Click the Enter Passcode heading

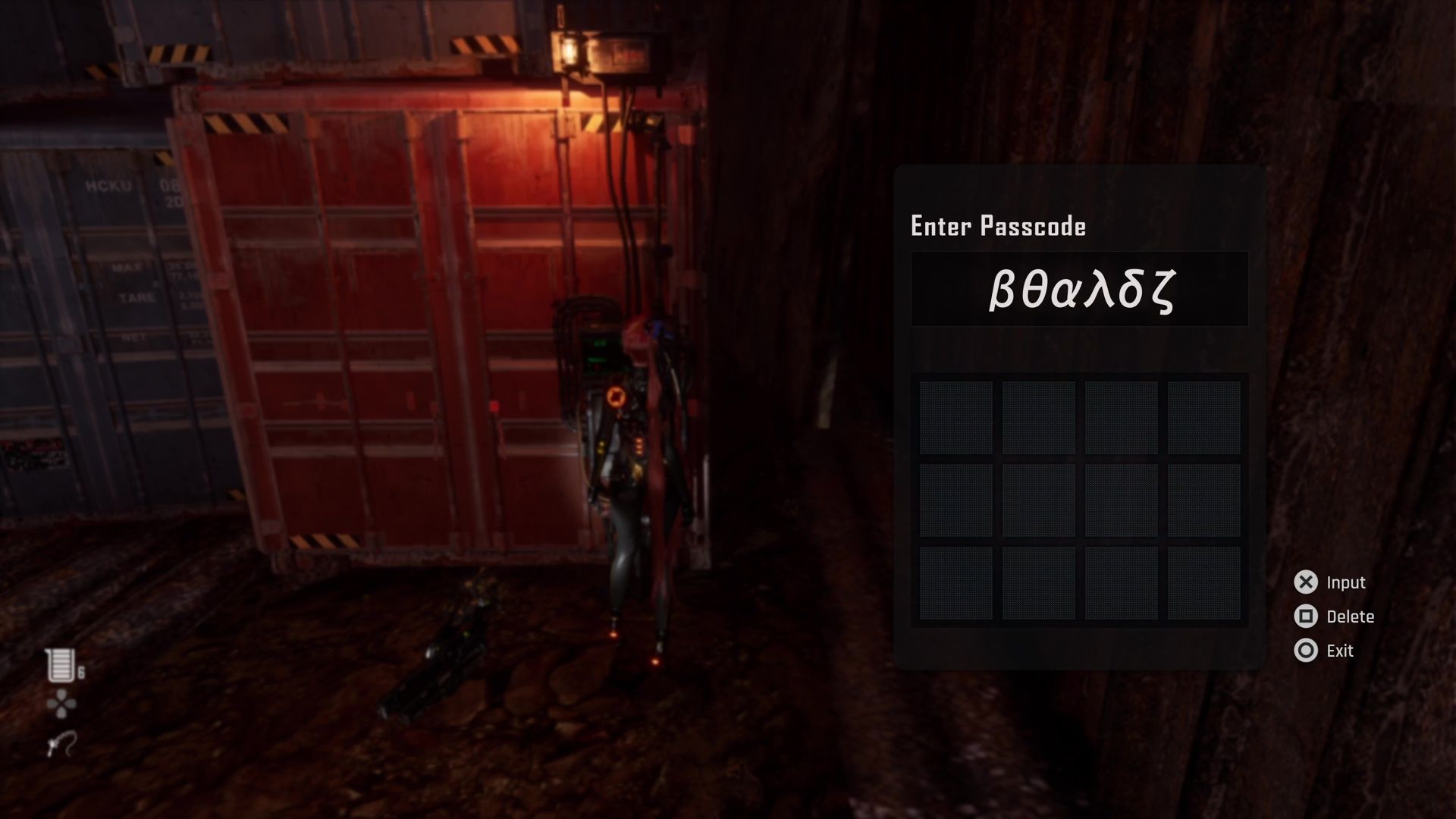[997, 225]
